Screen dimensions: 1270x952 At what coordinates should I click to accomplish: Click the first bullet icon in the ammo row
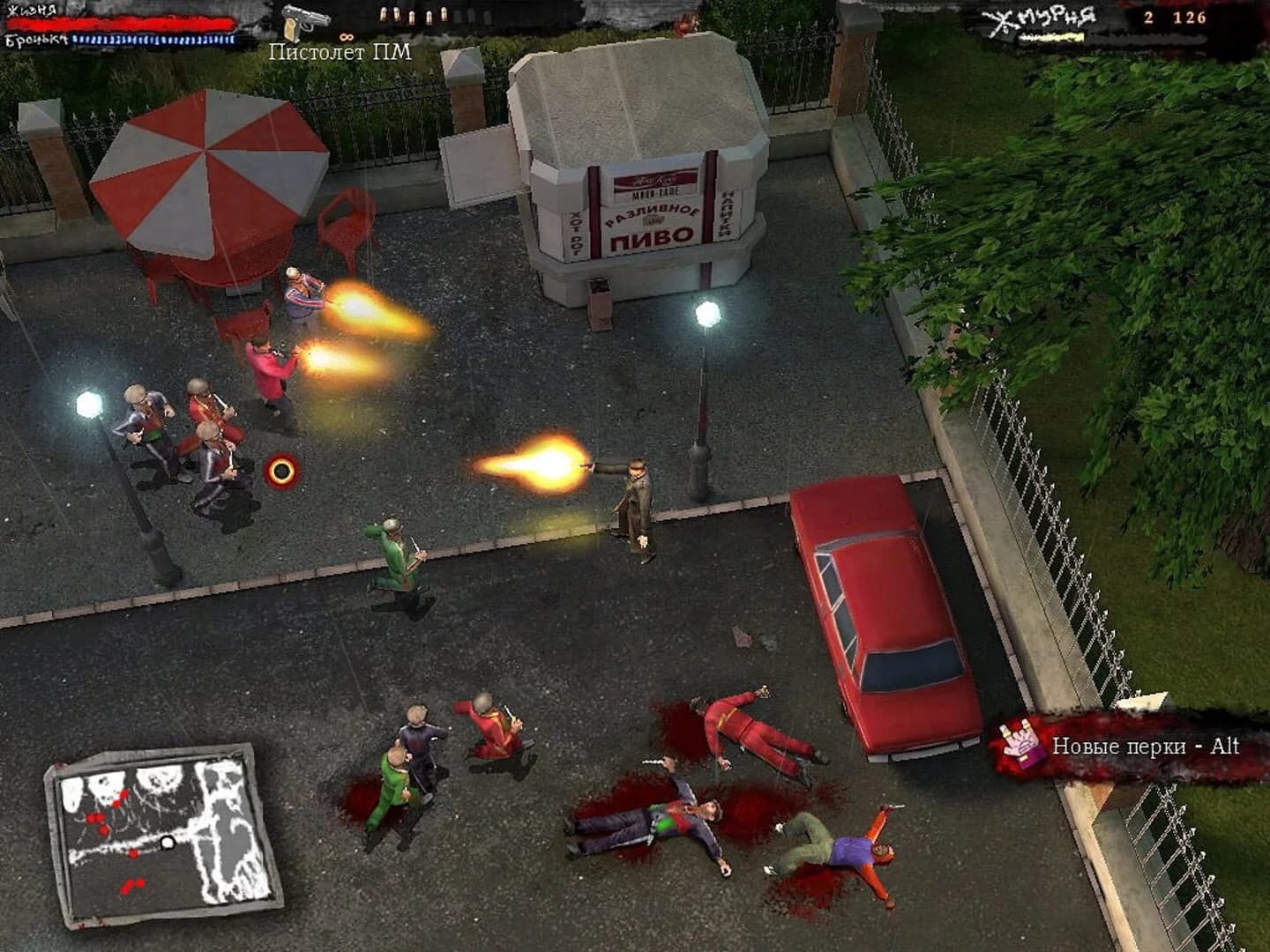(384, 16)
